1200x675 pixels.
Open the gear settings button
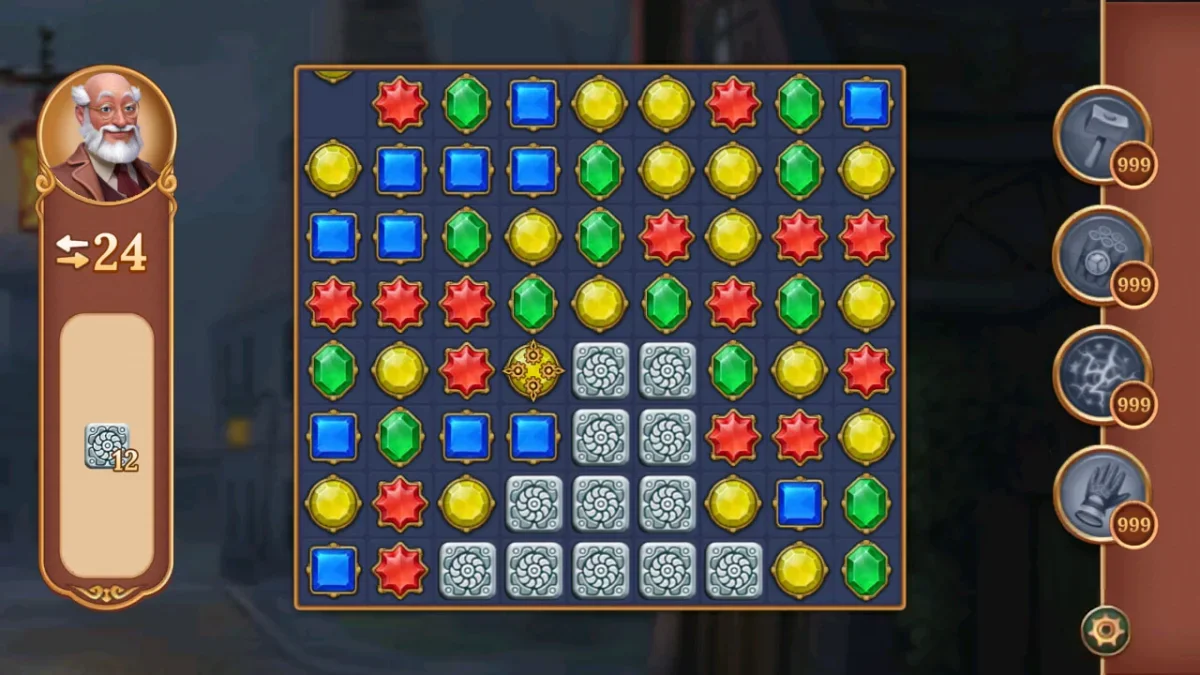point(1105,631)
